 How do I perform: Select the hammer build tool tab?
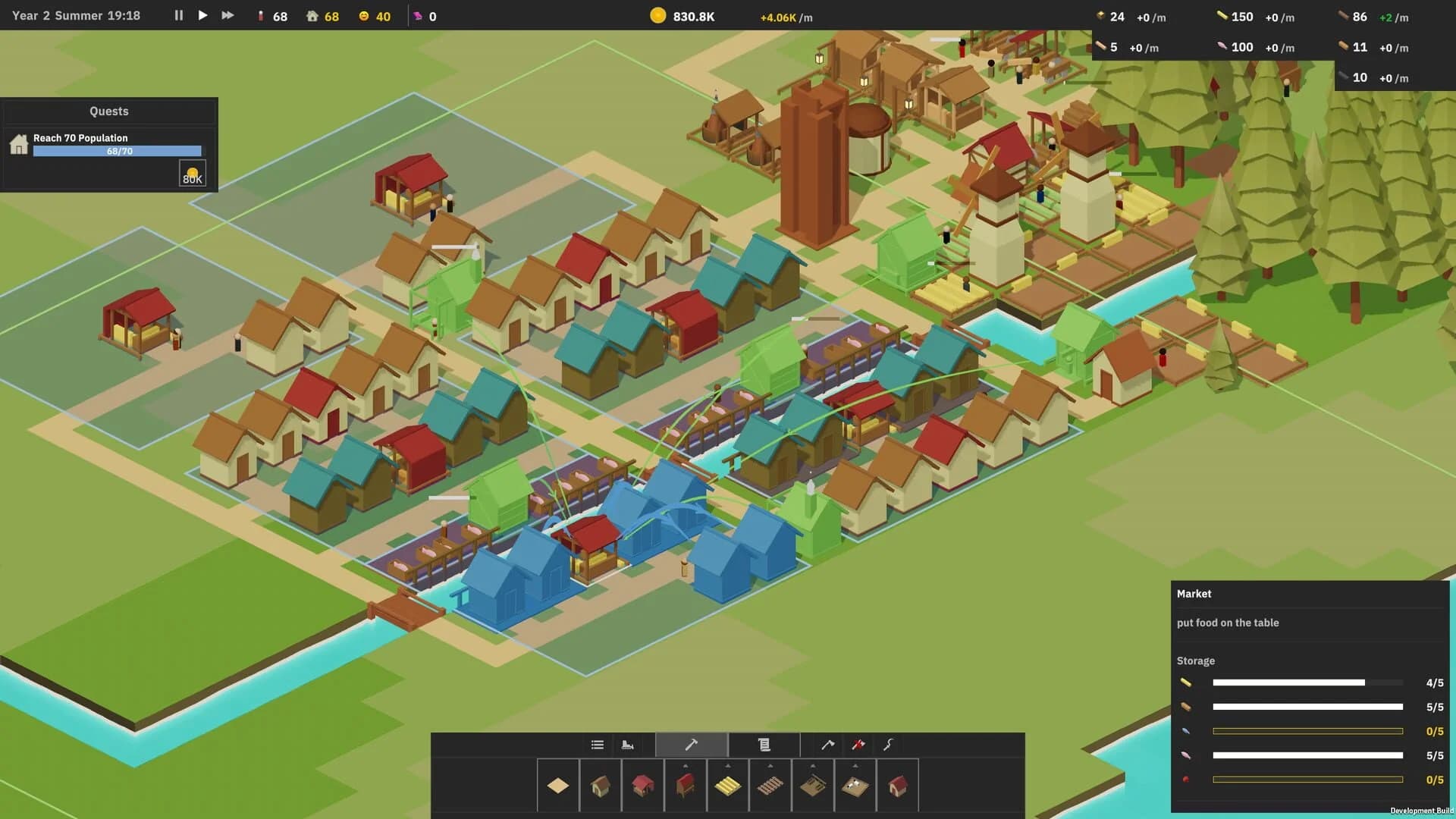pyautogui.click(x=692, y=745)
